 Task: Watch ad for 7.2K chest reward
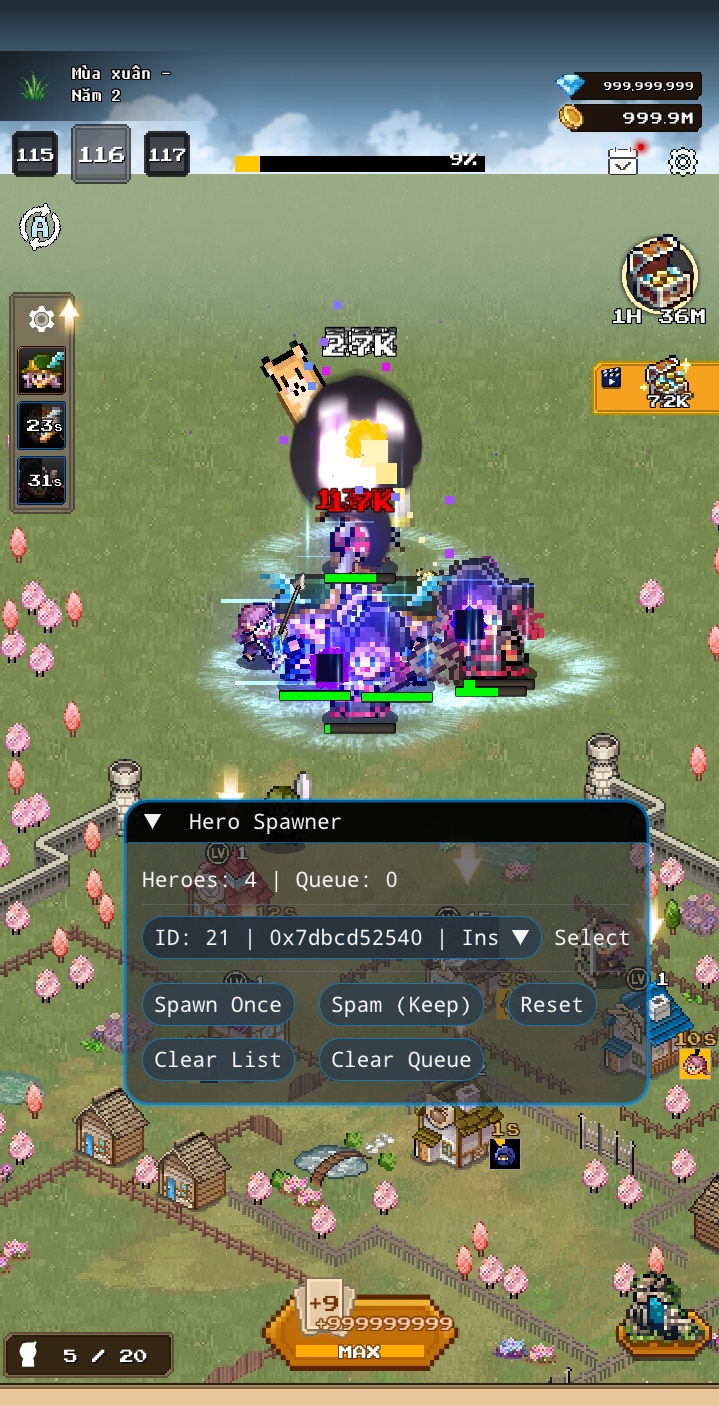point(656,387)
